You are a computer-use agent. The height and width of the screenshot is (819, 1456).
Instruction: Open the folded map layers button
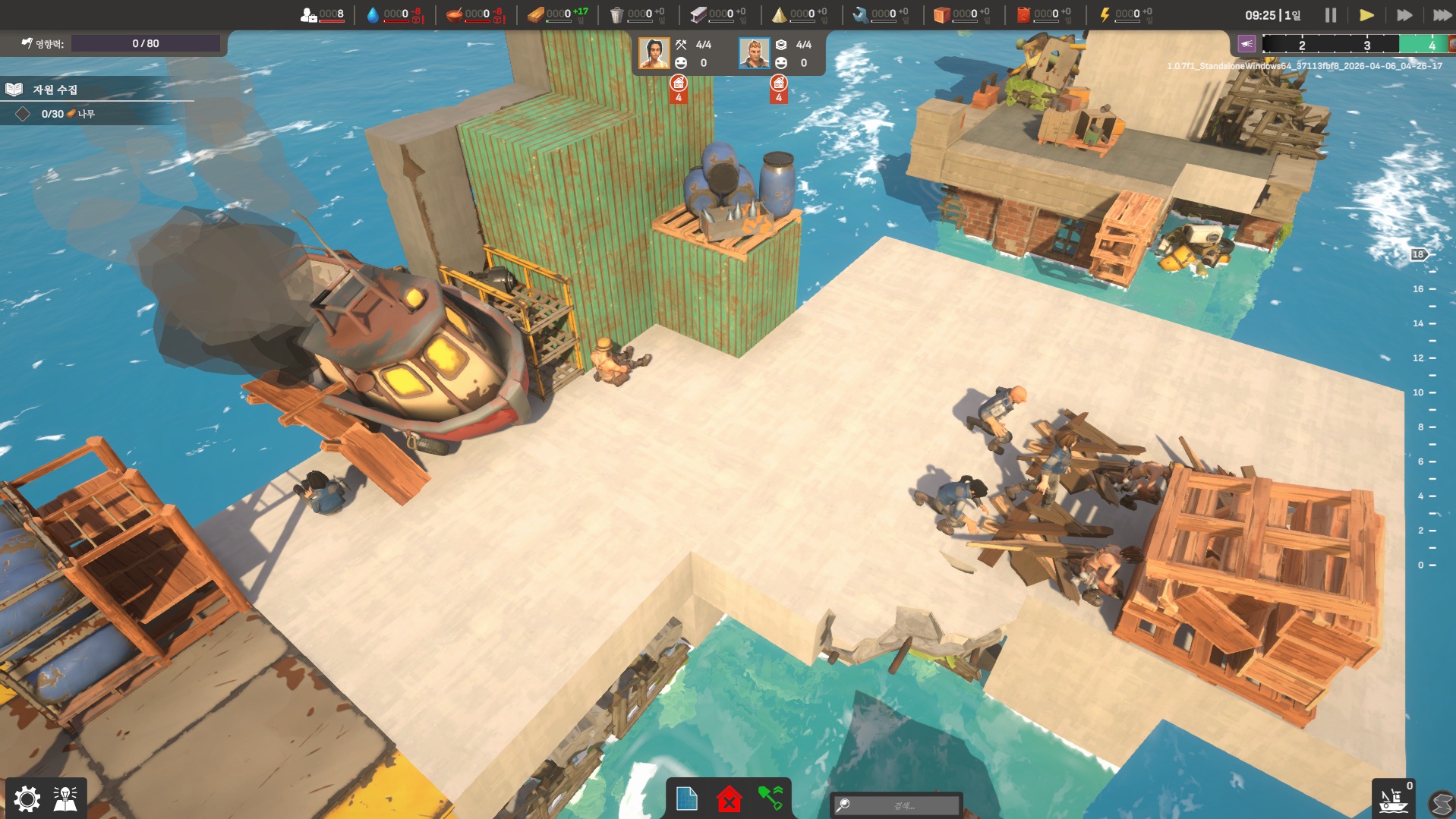(x=1441, y=803)
